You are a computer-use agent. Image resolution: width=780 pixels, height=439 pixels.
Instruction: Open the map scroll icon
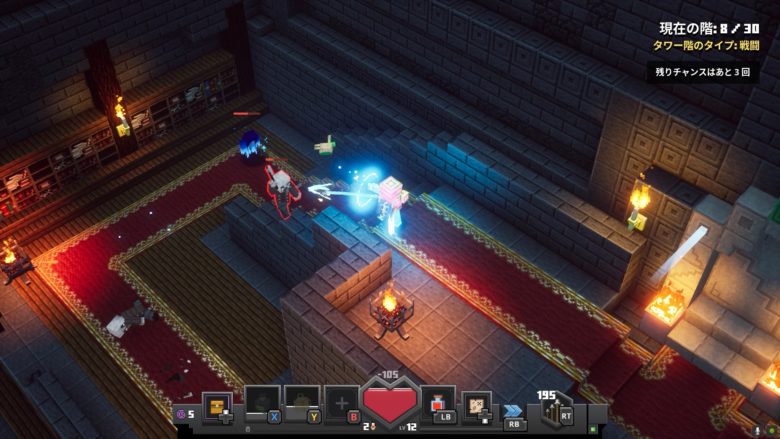476,405
